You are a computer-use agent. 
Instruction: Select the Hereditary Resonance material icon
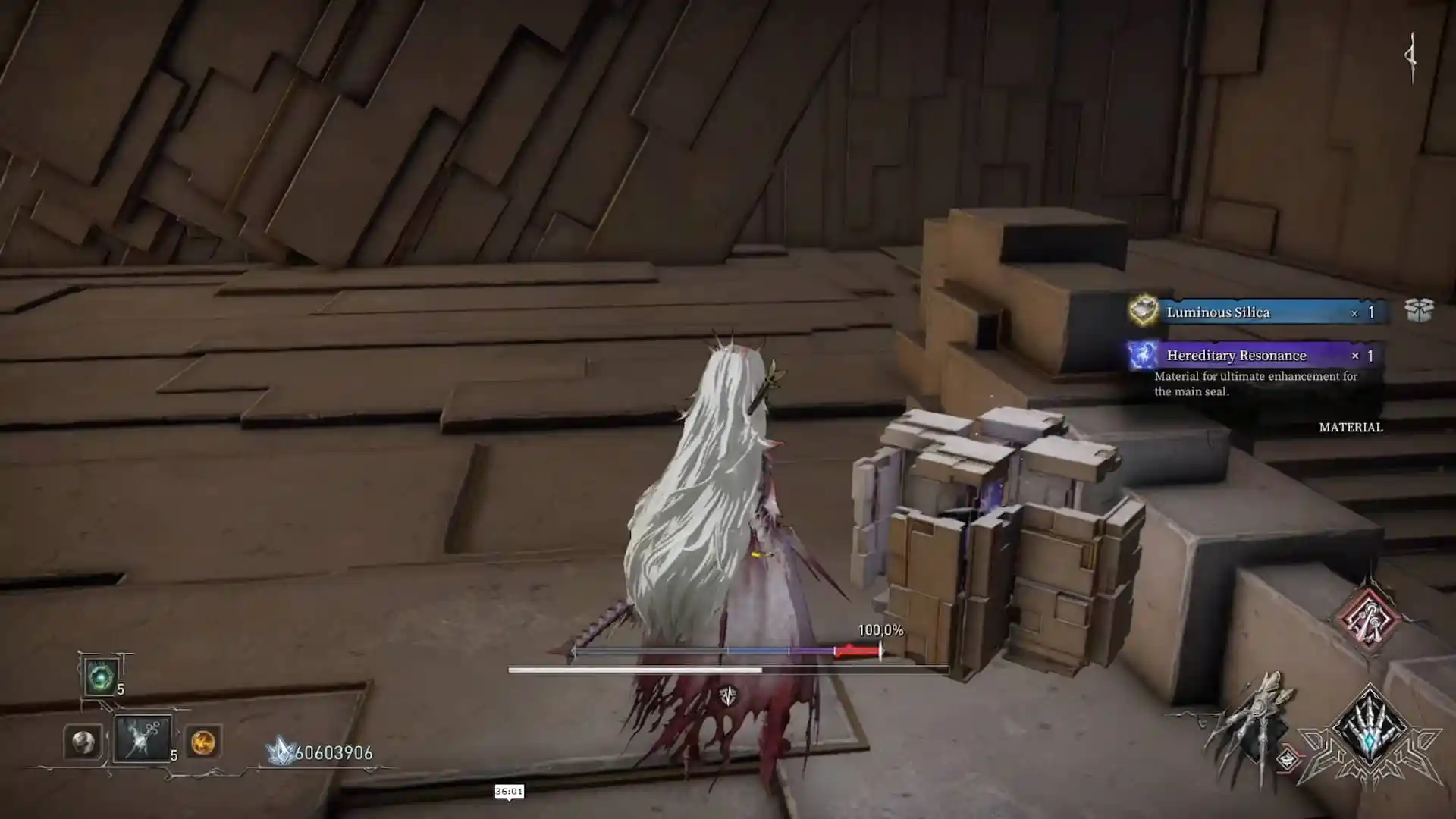pos(1143,356)
